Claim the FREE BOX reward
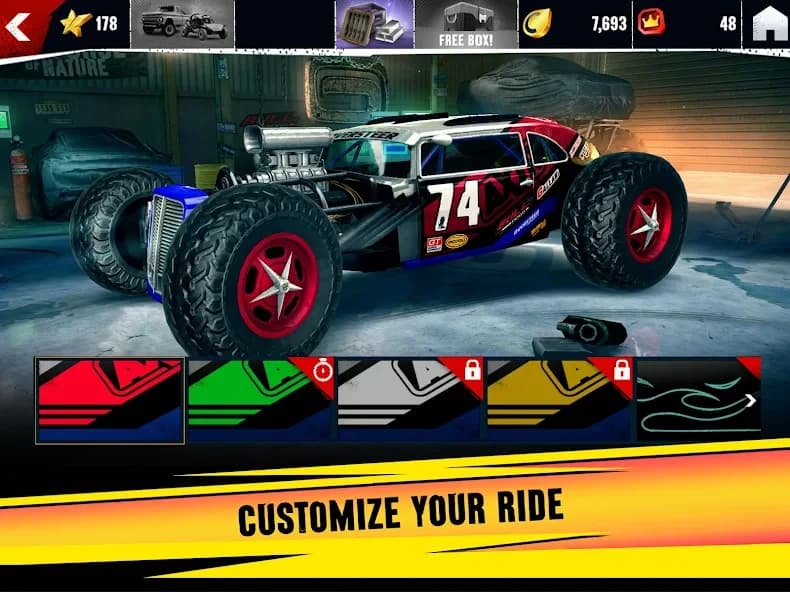The height and width of the screenshot is (592, 790). tap(467, 24)
